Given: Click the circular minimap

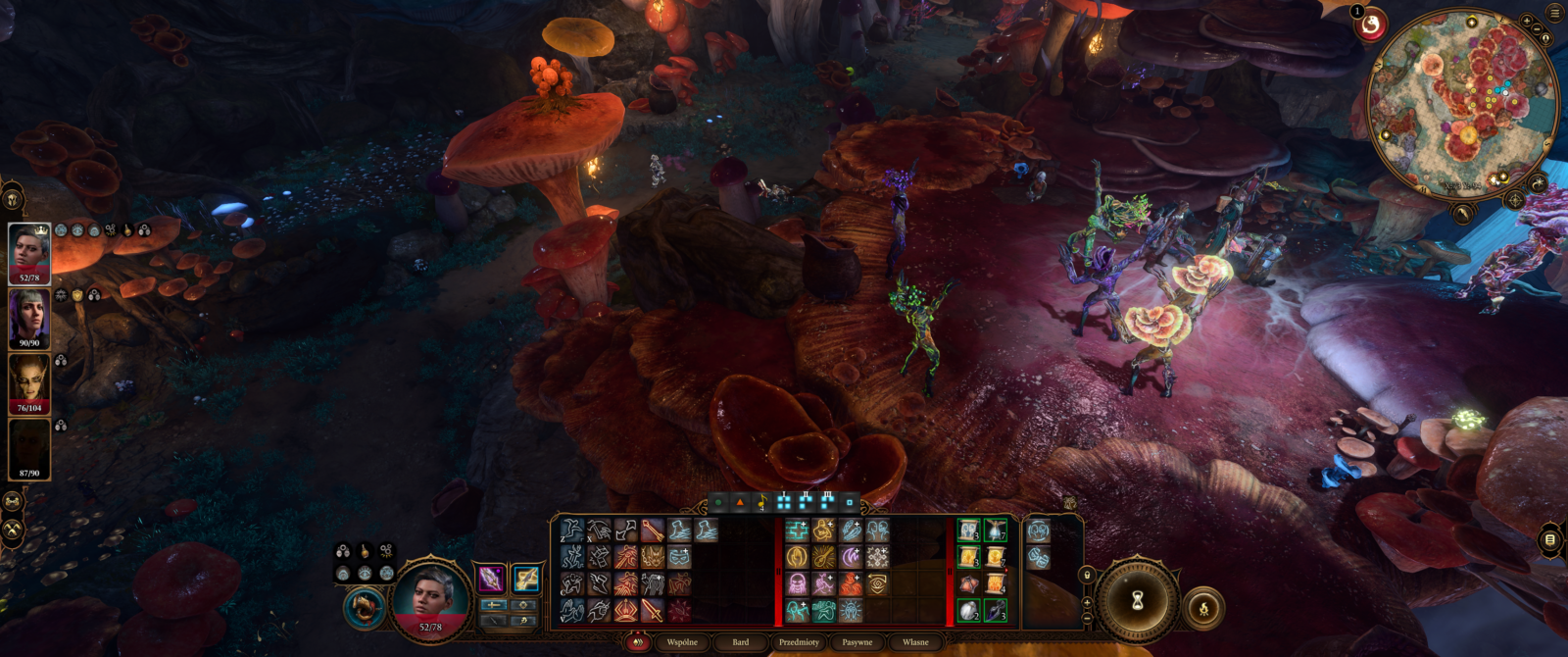Looking at the screenshot, I should coord(1459,103).
